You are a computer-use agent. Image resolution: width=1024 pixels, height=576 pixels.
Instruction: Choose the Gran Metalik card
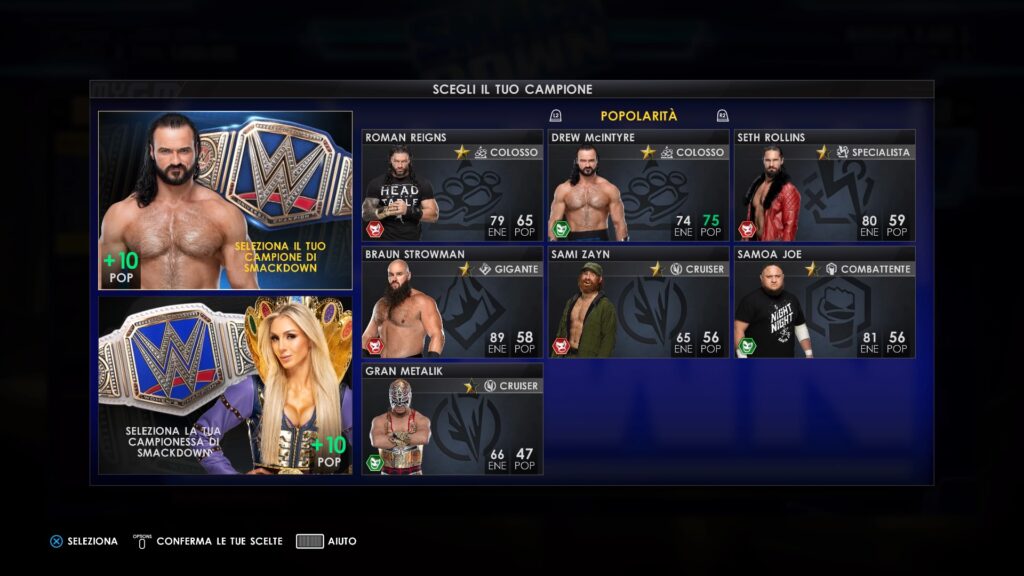click(452, 419)
